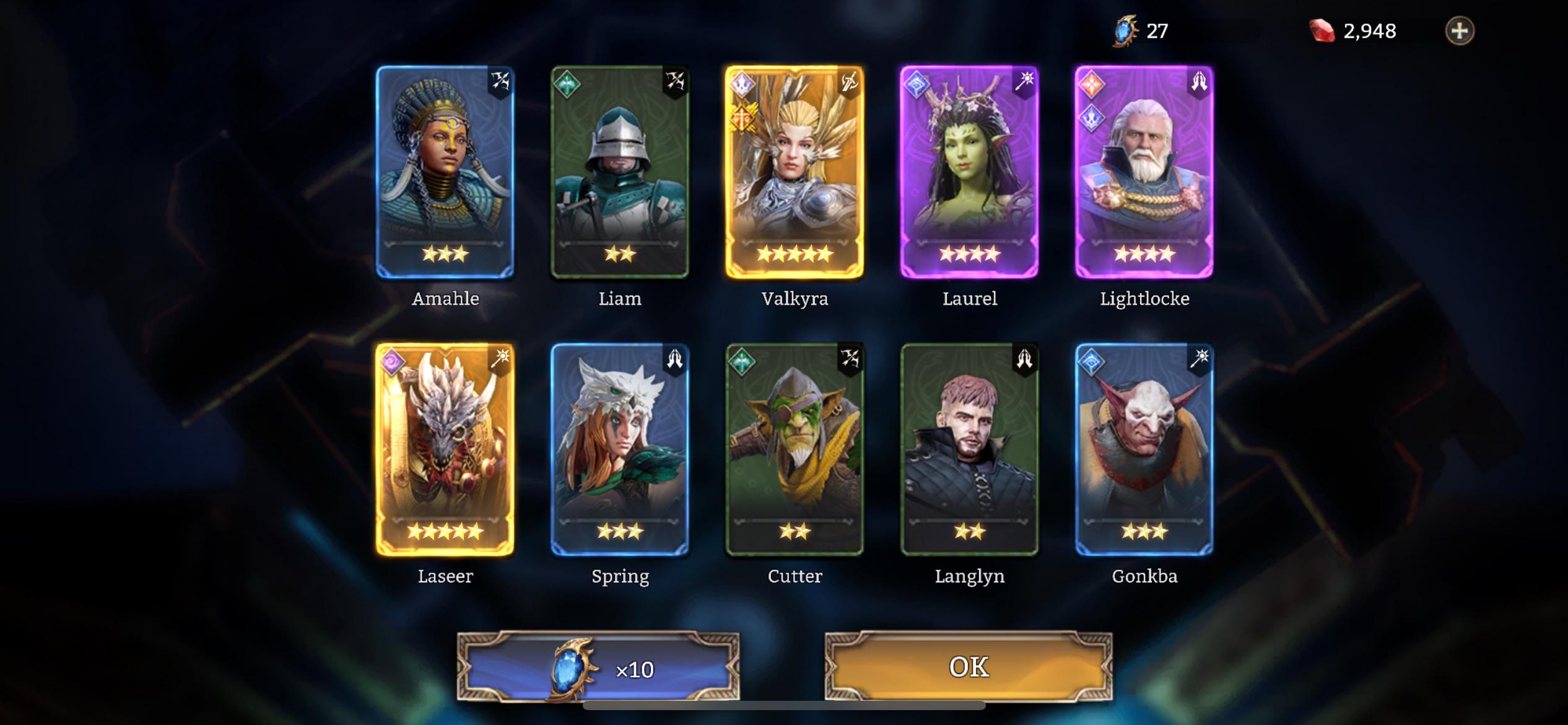Select the Amahle hero card
Viewport: 1568px width, 725px height.
point(445,172)
